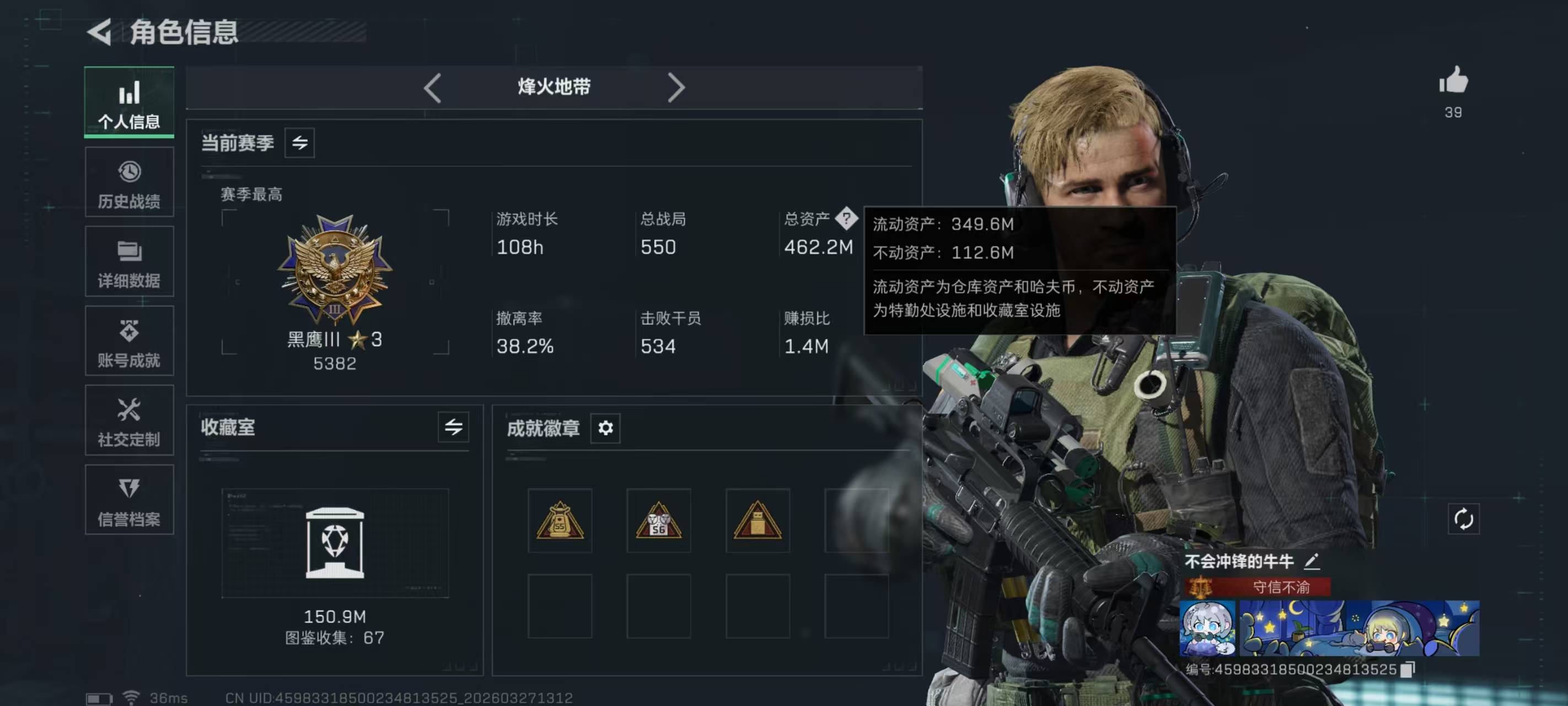
Task: Click the 总资产 question mark icon
Action: pyautogui.click(x=846, y=218)
